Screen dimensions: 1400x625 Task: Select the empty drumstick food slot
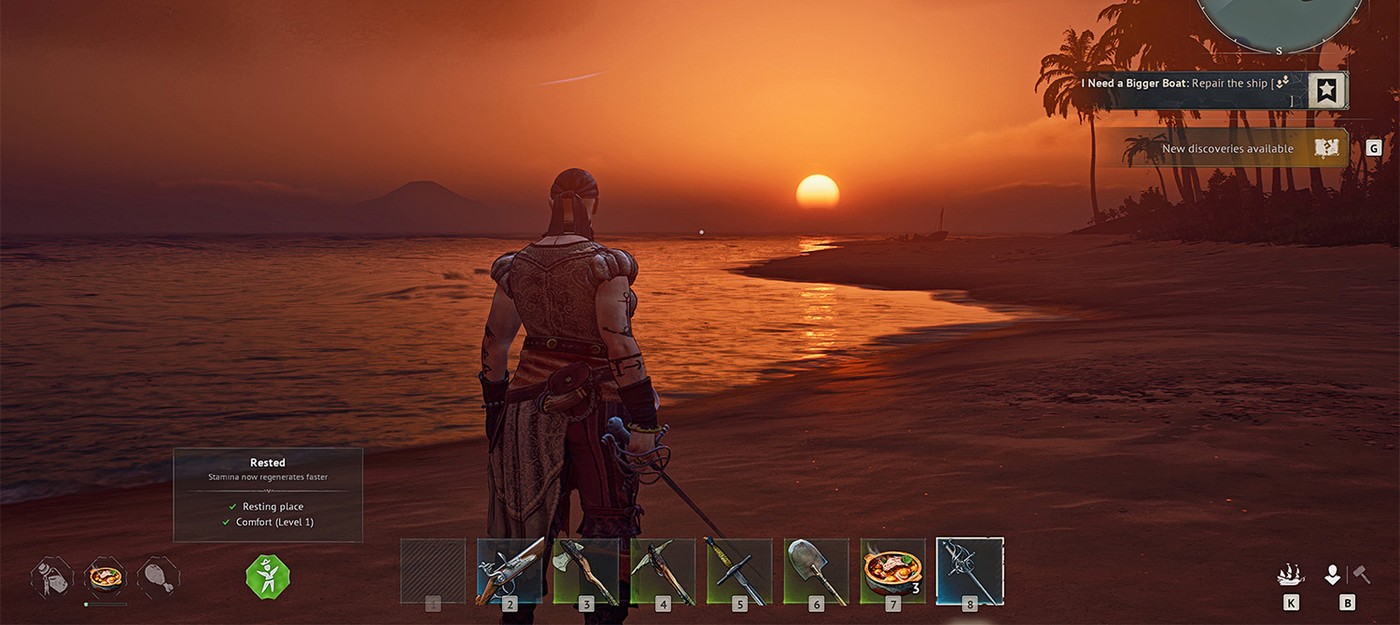pos(158,577)
